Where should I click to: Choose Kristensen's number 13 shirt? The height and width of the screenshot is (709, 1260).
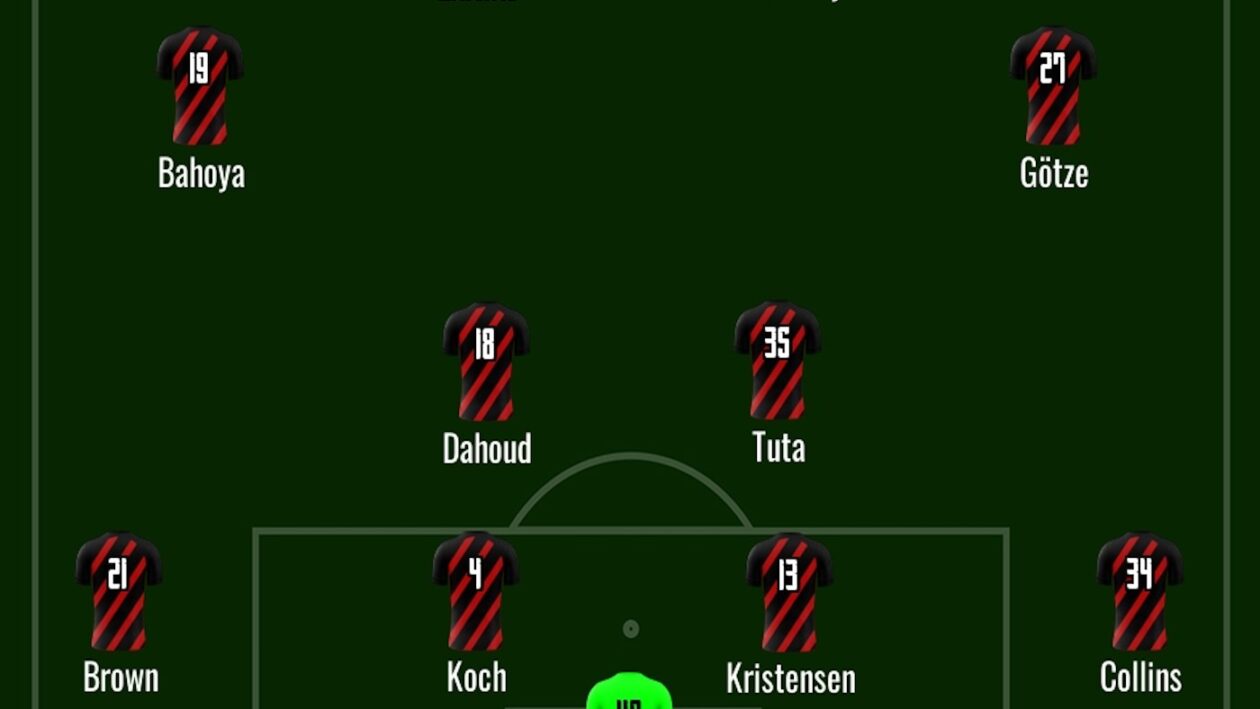pos(789,591)
